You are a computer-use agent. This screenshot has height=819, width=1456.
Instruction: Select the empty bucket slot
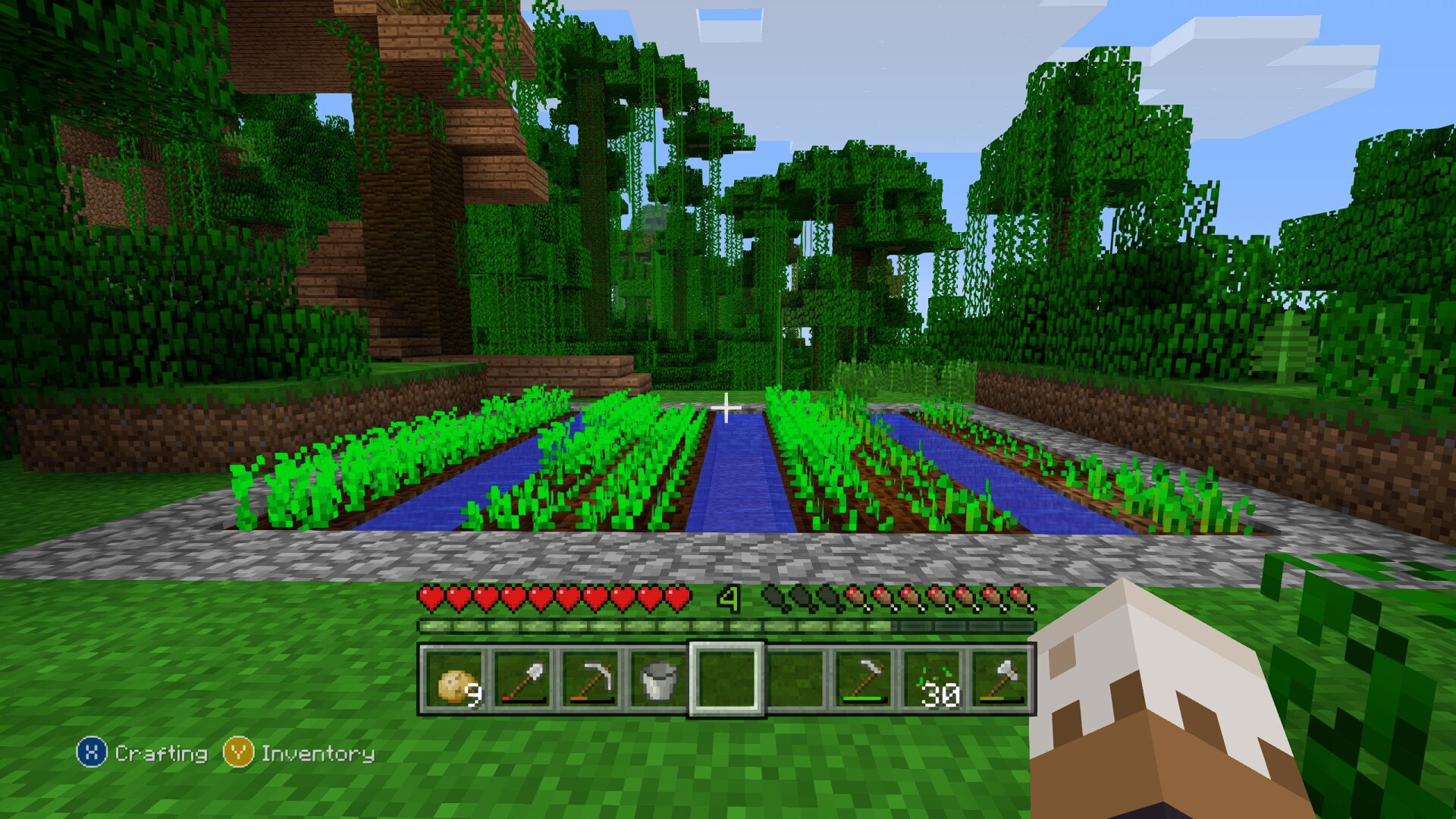[658, 680]
